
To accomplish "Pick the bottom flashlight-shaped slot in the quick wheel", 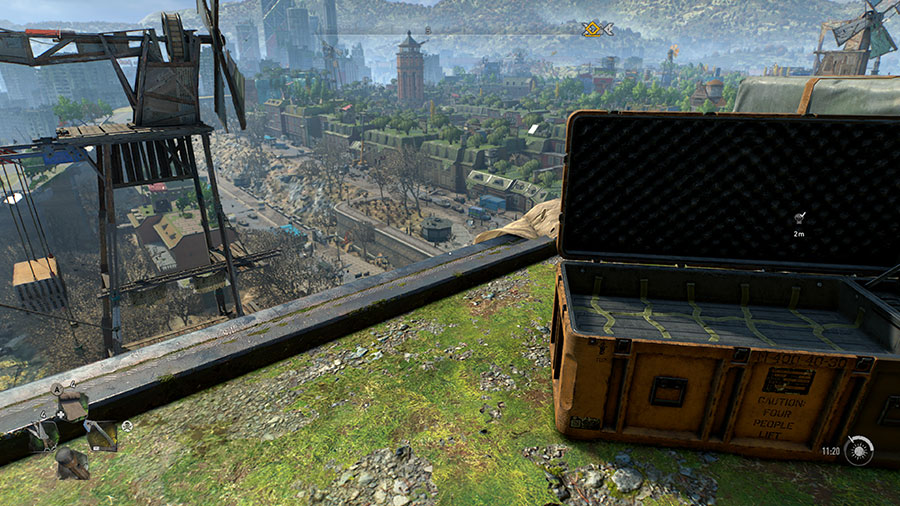I will [71, 463].
